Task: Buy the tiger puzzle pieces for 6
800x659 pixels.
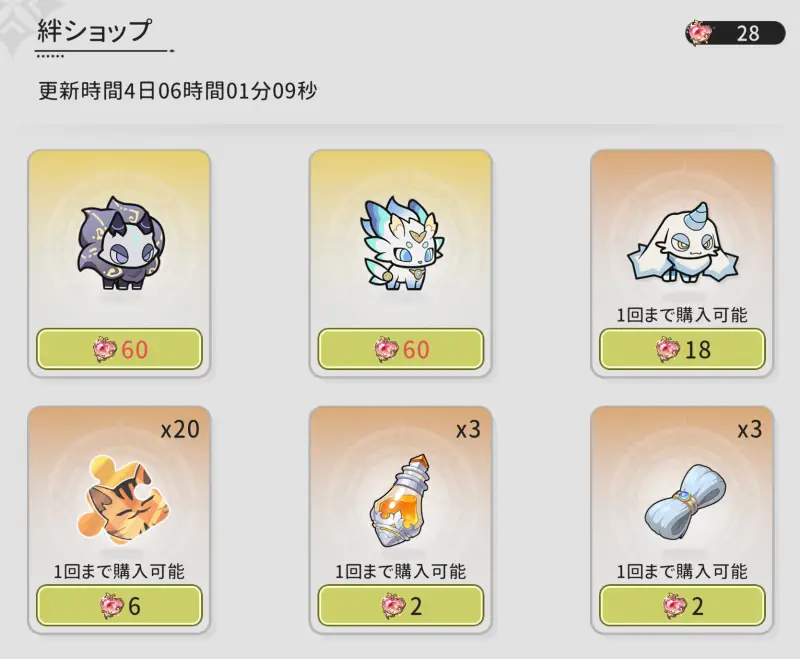Action: tap(119, 605)
